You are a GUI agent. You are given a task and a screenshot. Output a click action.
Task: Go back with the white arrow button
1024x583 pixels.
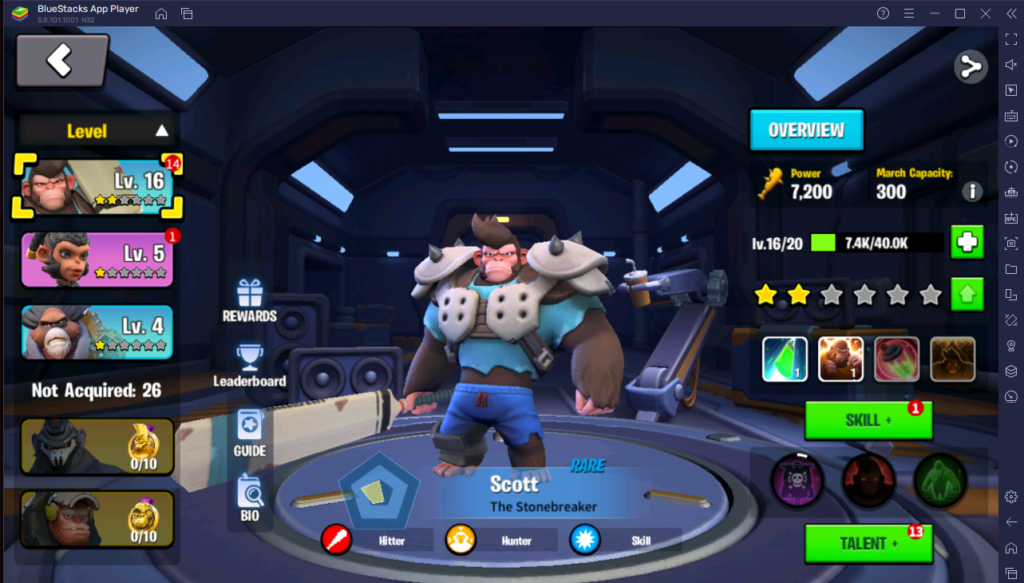tap(61, 61)
